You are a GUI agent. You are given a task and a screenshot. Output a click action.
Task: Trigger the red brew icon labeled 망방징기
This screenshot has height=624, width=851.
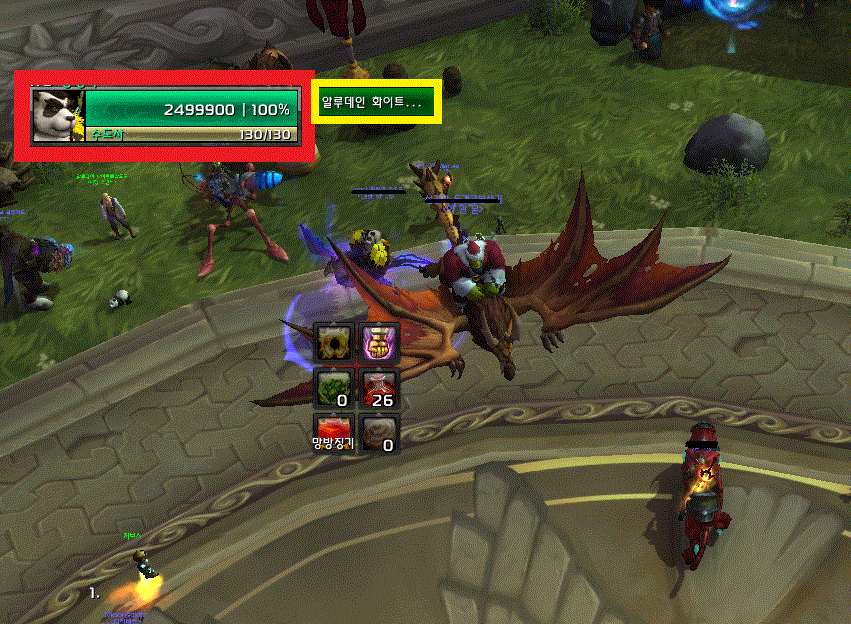pos(334,432)
